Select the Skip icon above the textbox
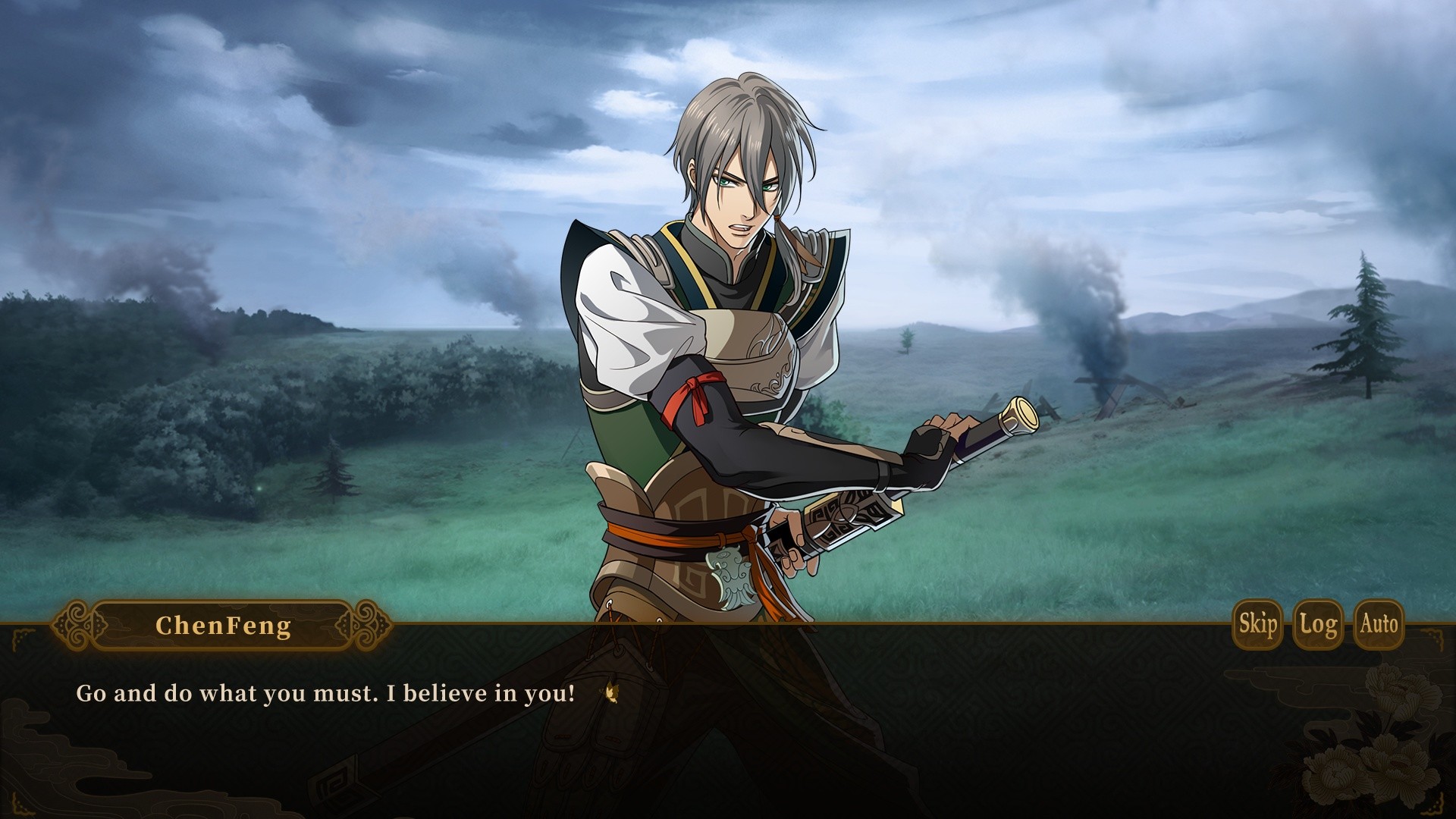The height and width of the screenshot is (819, 1456). [x=1257, y=625]
